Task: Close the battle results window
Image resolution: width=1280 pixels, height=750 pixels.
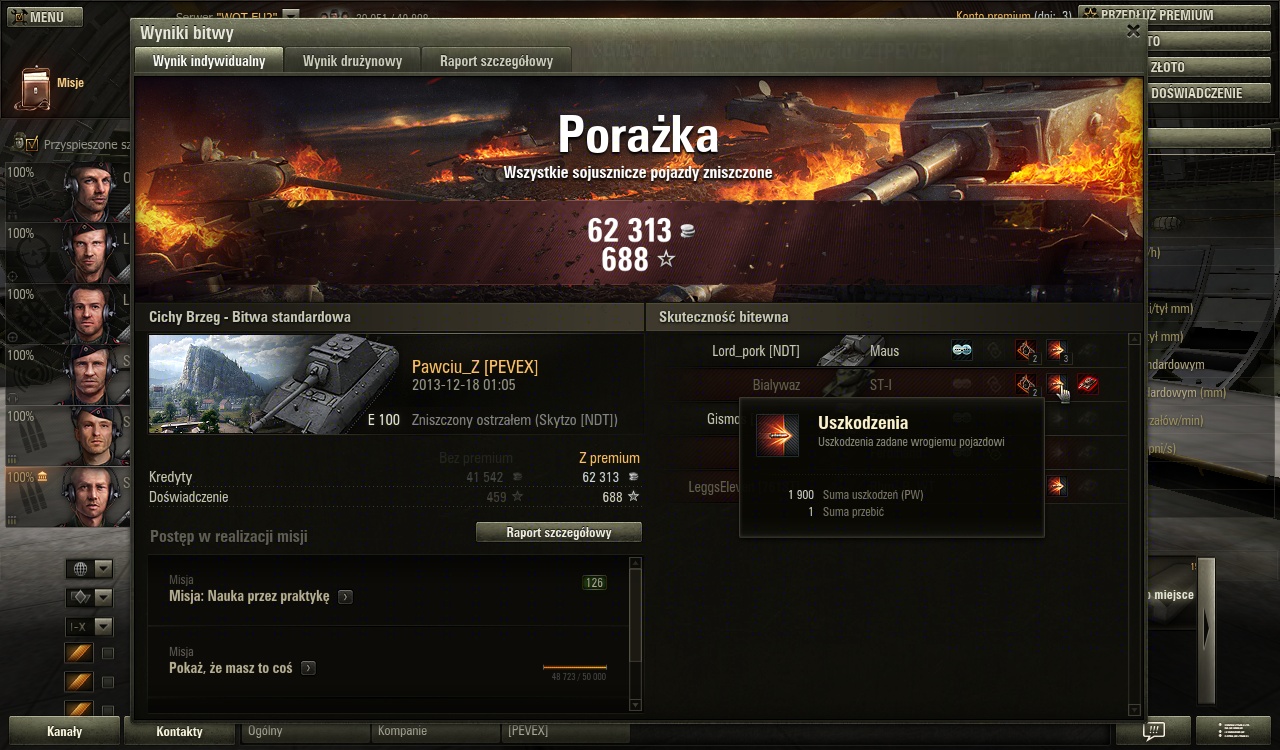Action: (x=1133, y=31)
